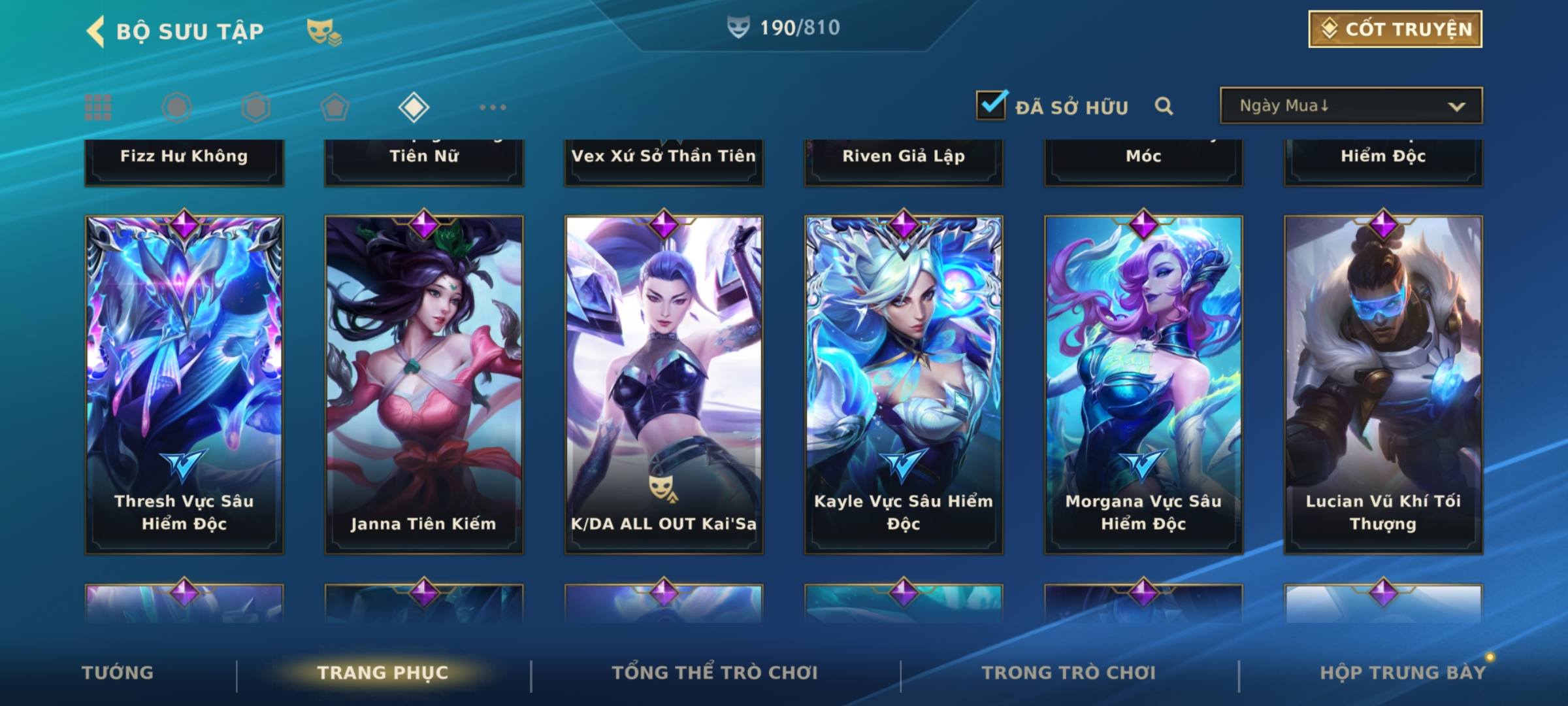The height and width of the screenshot is (706, 1568).
Task: Switch to the Tổng Thể Trò Chơi tab
Action: point(715,673)
